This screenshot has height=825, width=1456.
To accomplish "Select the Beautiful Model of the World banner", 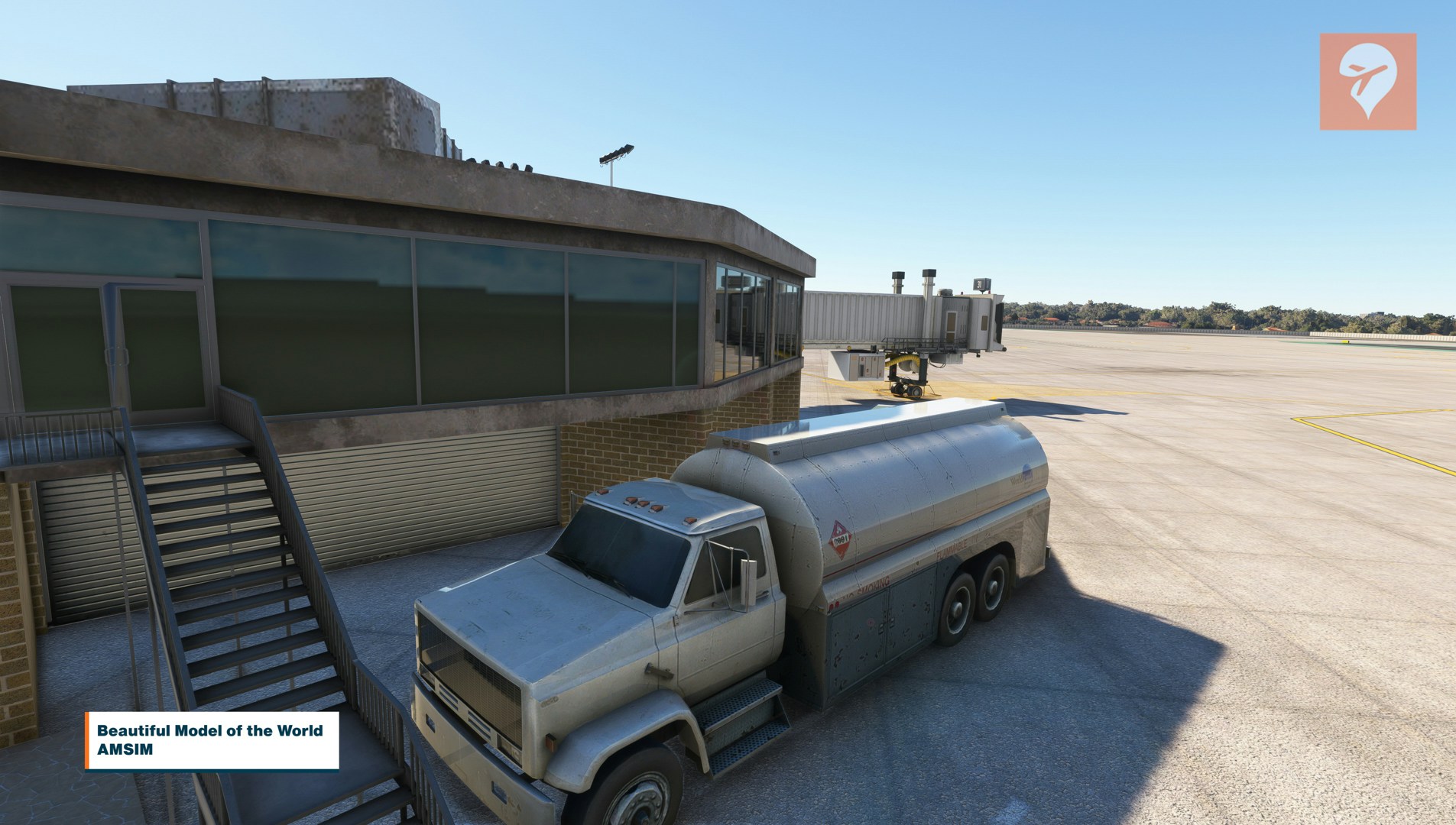I will [212, 739].
